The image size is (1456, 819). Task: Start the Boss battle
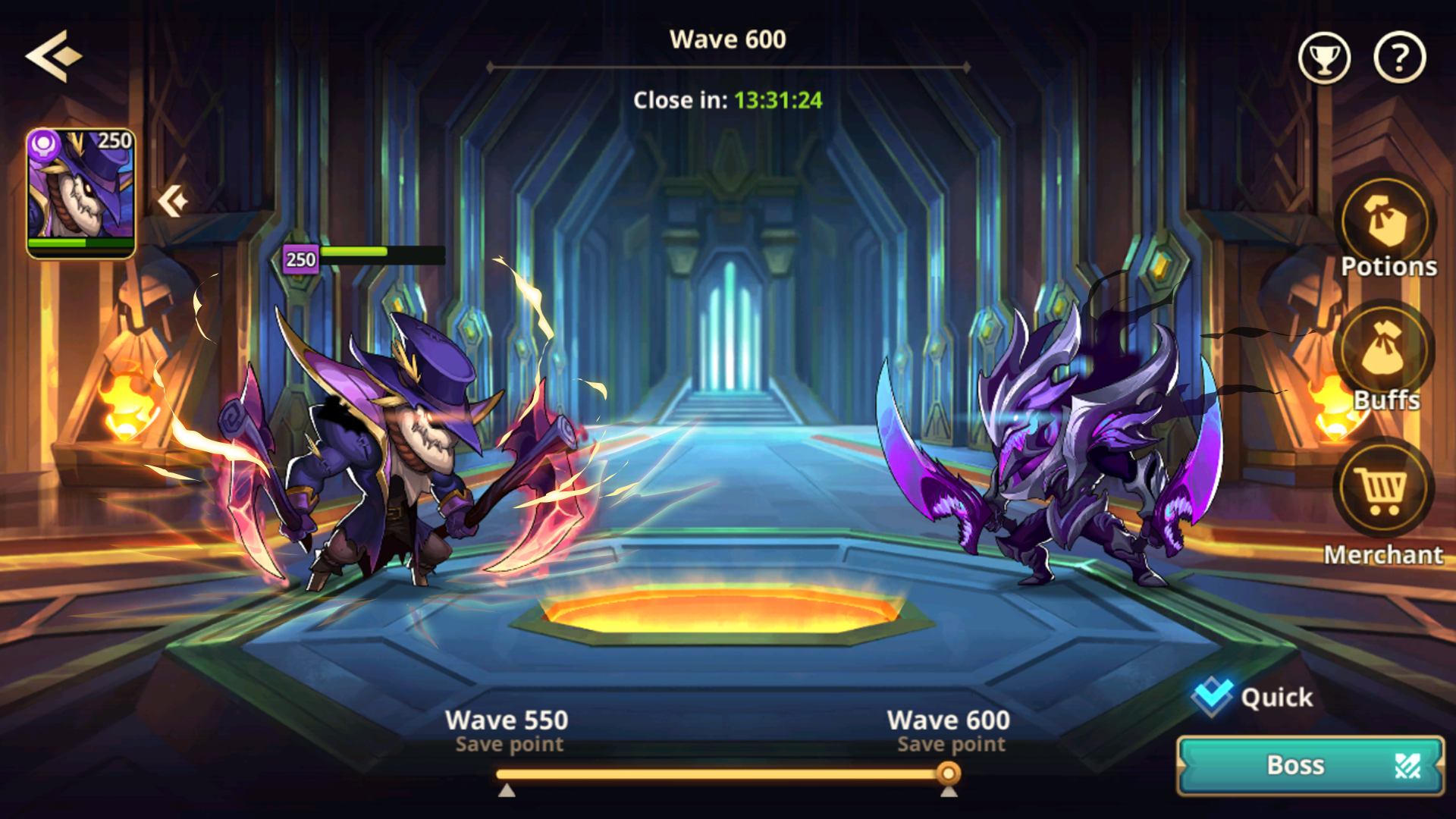1310,765
